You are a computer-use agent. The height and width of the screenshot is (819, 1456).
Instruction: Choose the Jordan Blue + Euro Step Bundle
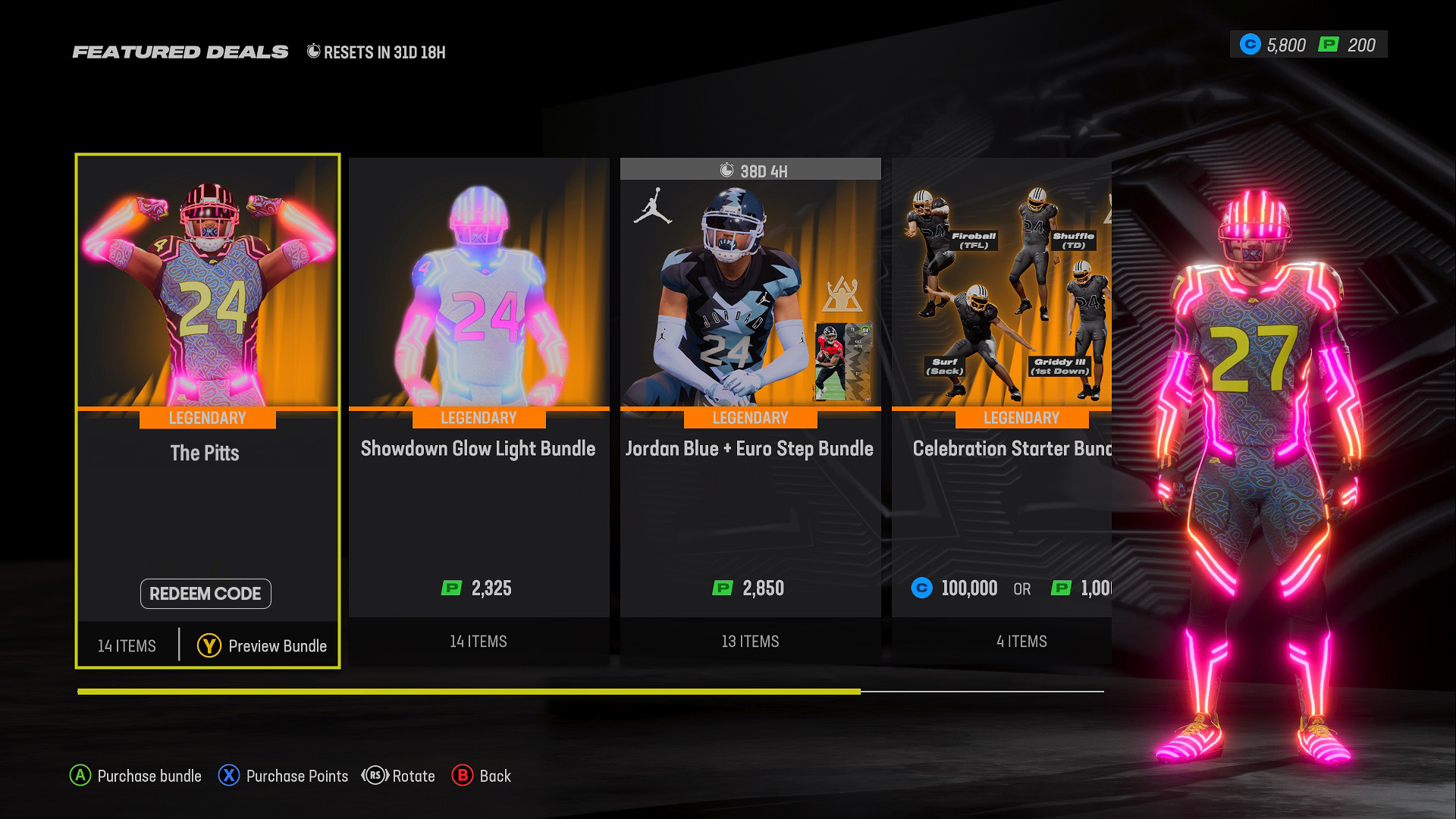tap(750, 409)
